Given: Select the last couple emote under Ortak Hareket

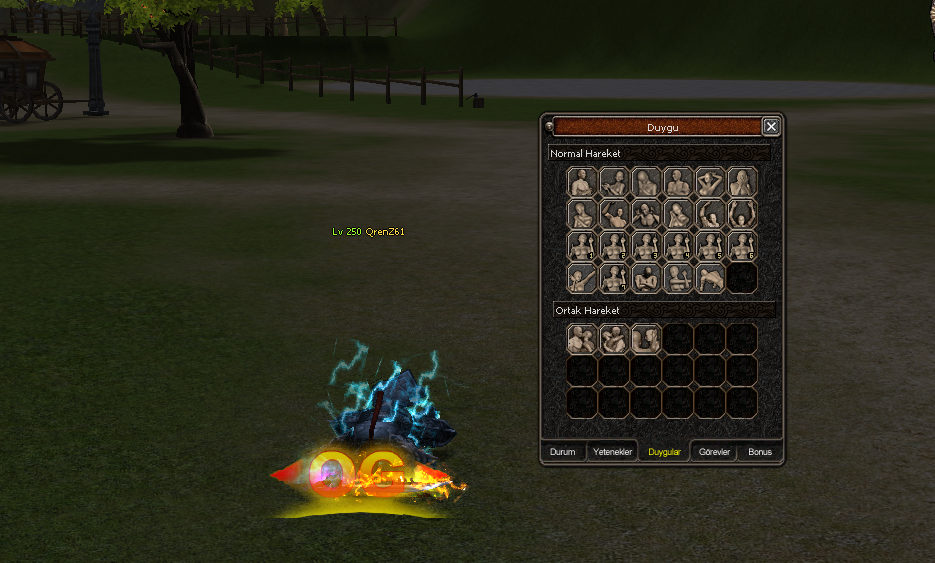Looking at the screenshot, I should coord(646,339).
